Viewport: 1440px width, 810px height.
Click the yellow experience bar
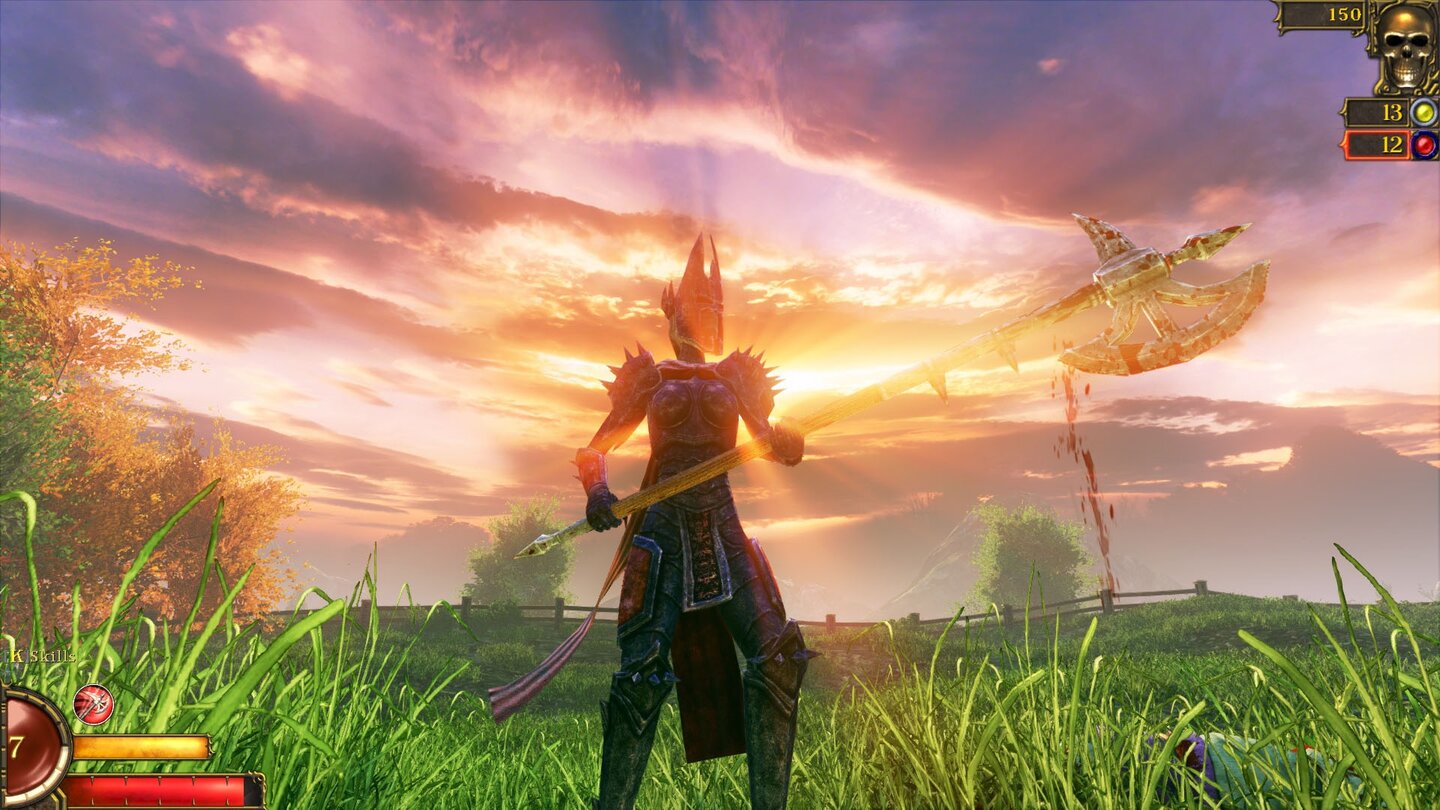140,747
